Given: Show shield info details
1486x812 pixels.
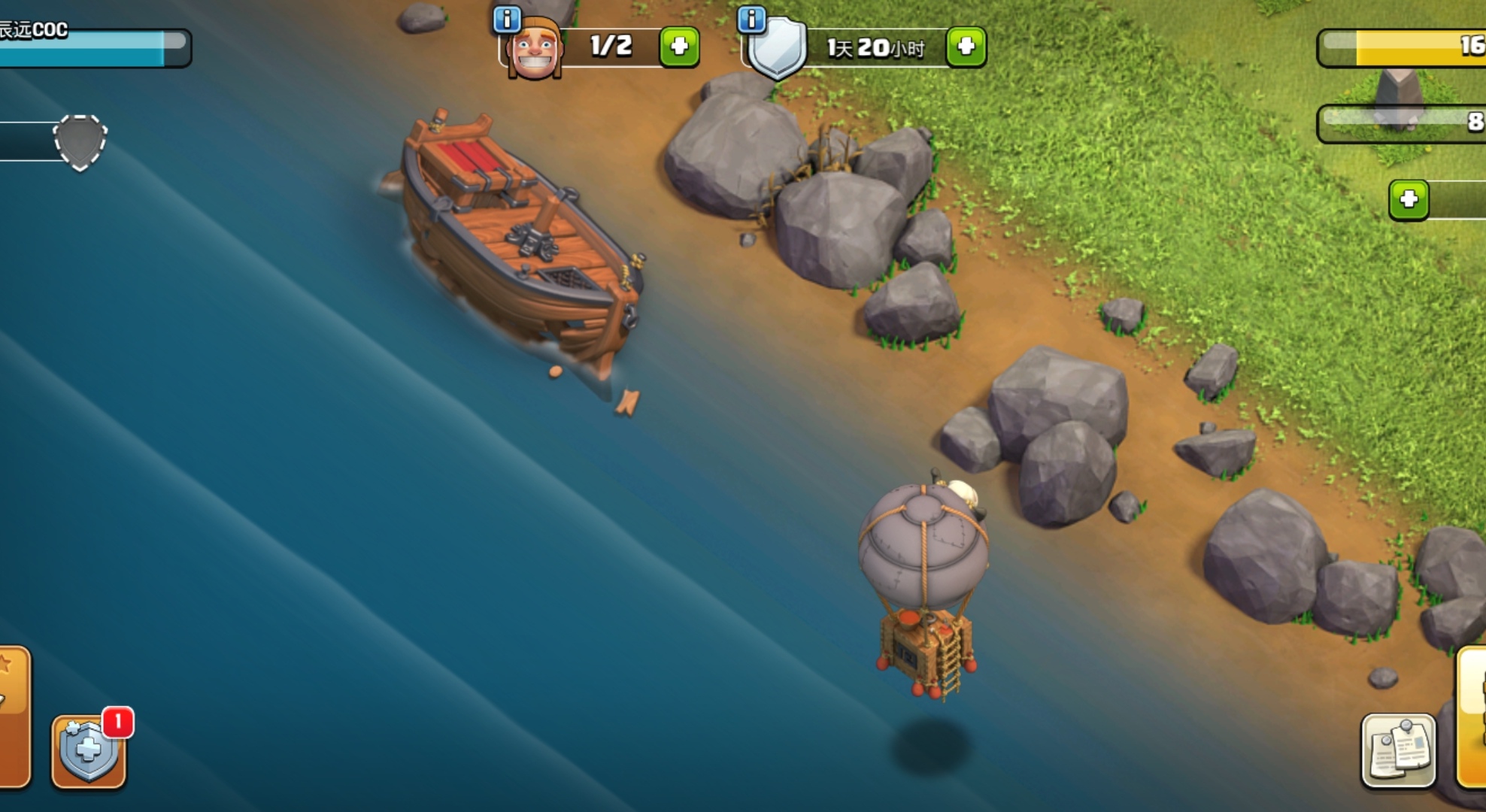Looking at the screenshot, I should point(751,20).
